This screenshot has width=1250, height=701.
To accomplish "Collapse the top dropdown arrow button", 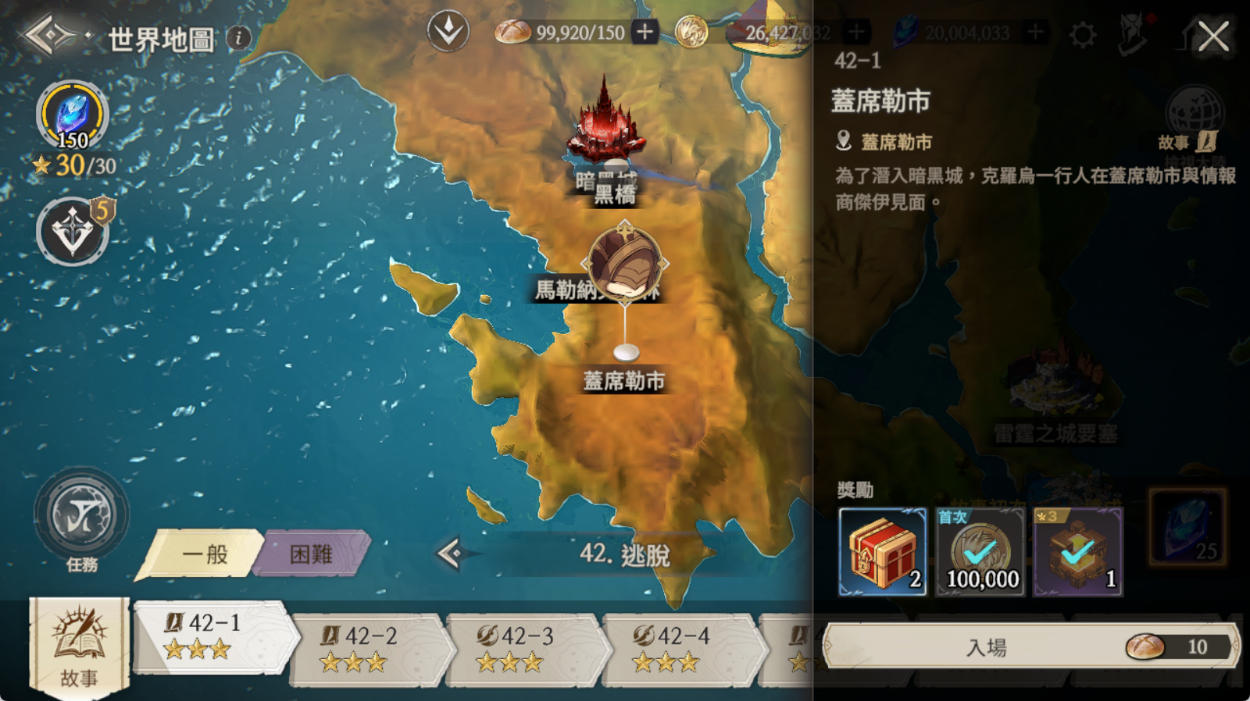I will 448,32.
